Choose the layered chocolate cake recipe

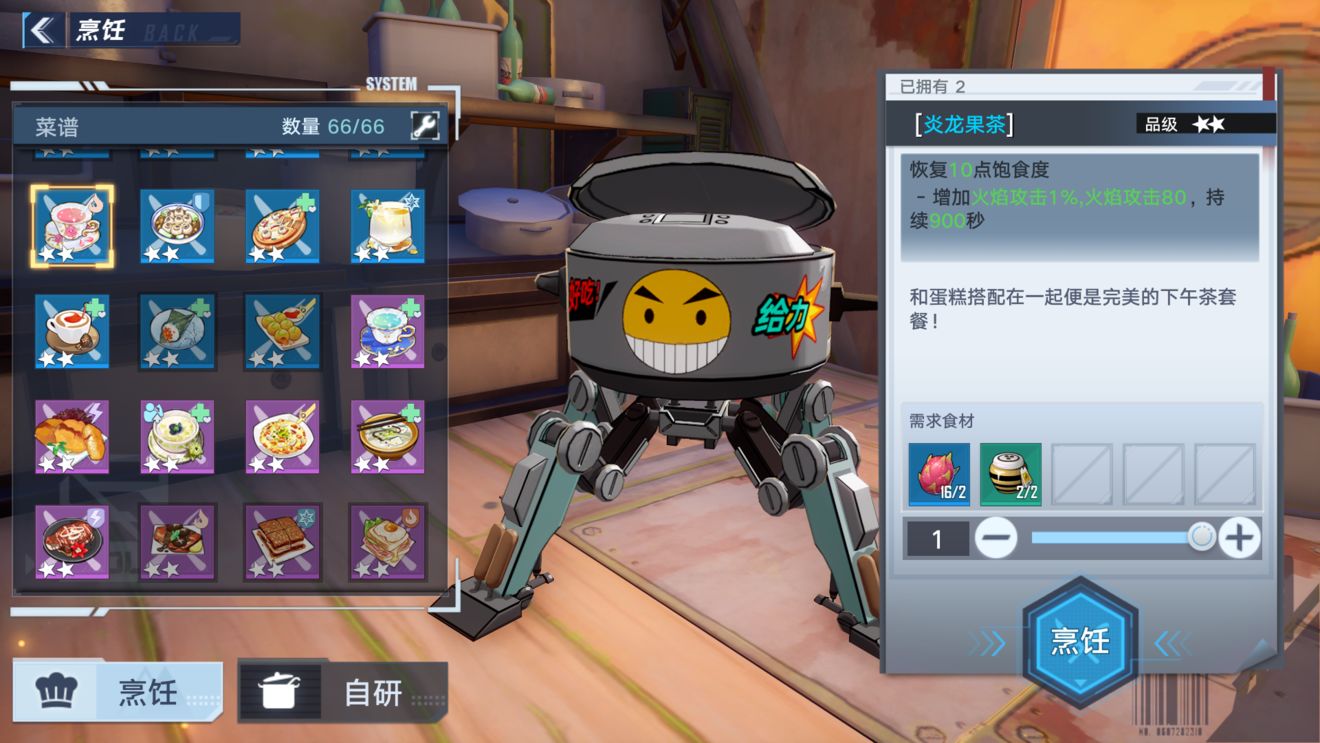click(x=283, y=542)
